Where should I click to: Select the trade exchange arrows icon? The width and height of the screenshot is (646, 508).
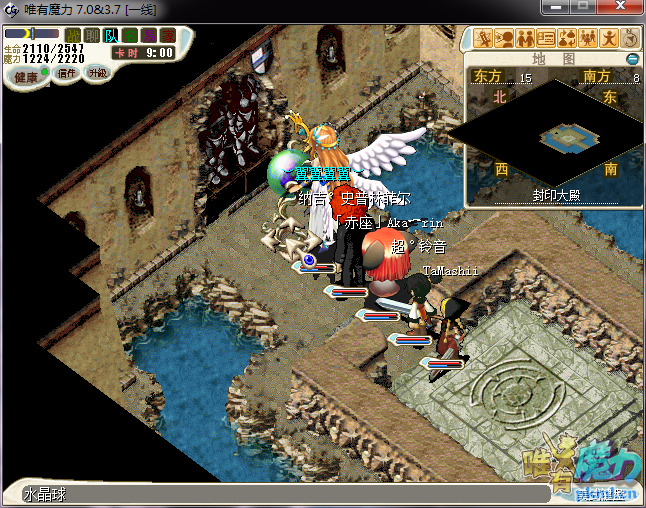point(567,39)
